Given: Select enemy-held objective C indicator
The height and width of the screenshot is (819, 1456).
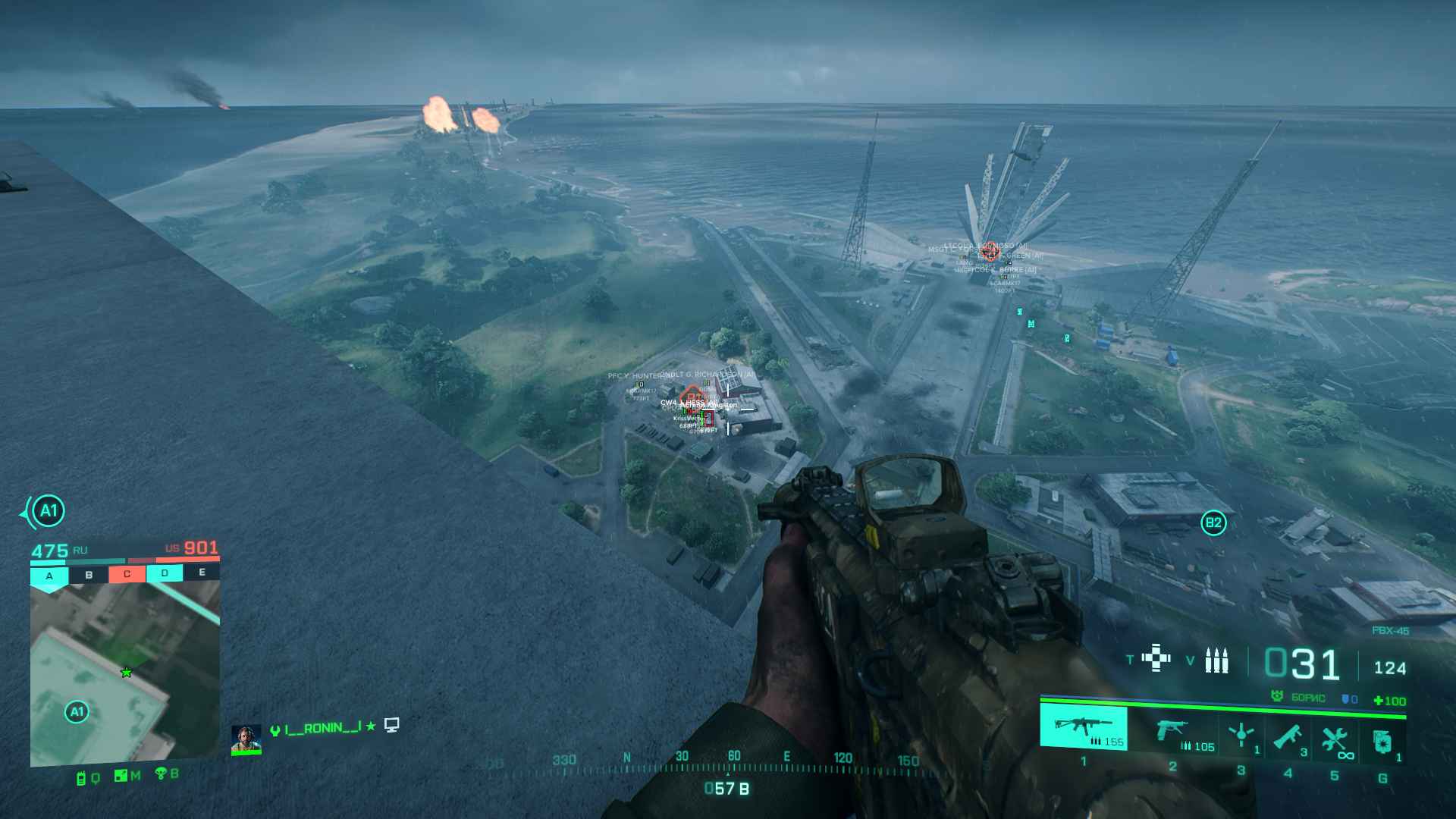Looking at the screenshot, I should coord(127,574).
